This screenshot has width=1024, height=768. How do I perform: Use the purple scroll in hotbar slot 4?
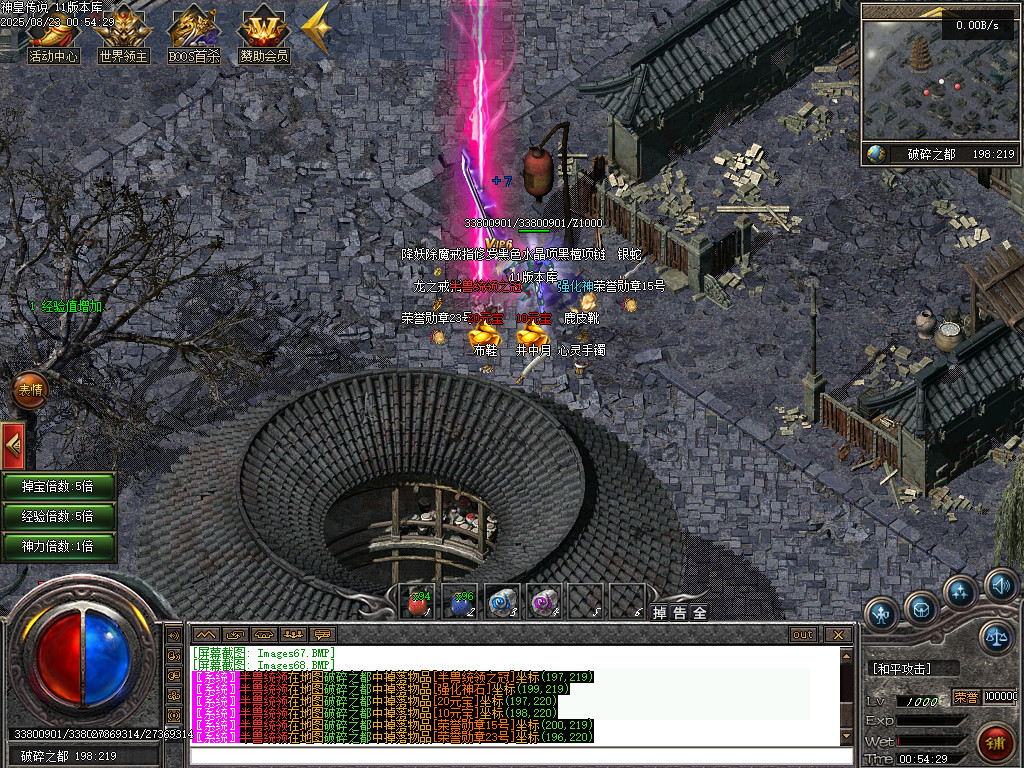543,602
